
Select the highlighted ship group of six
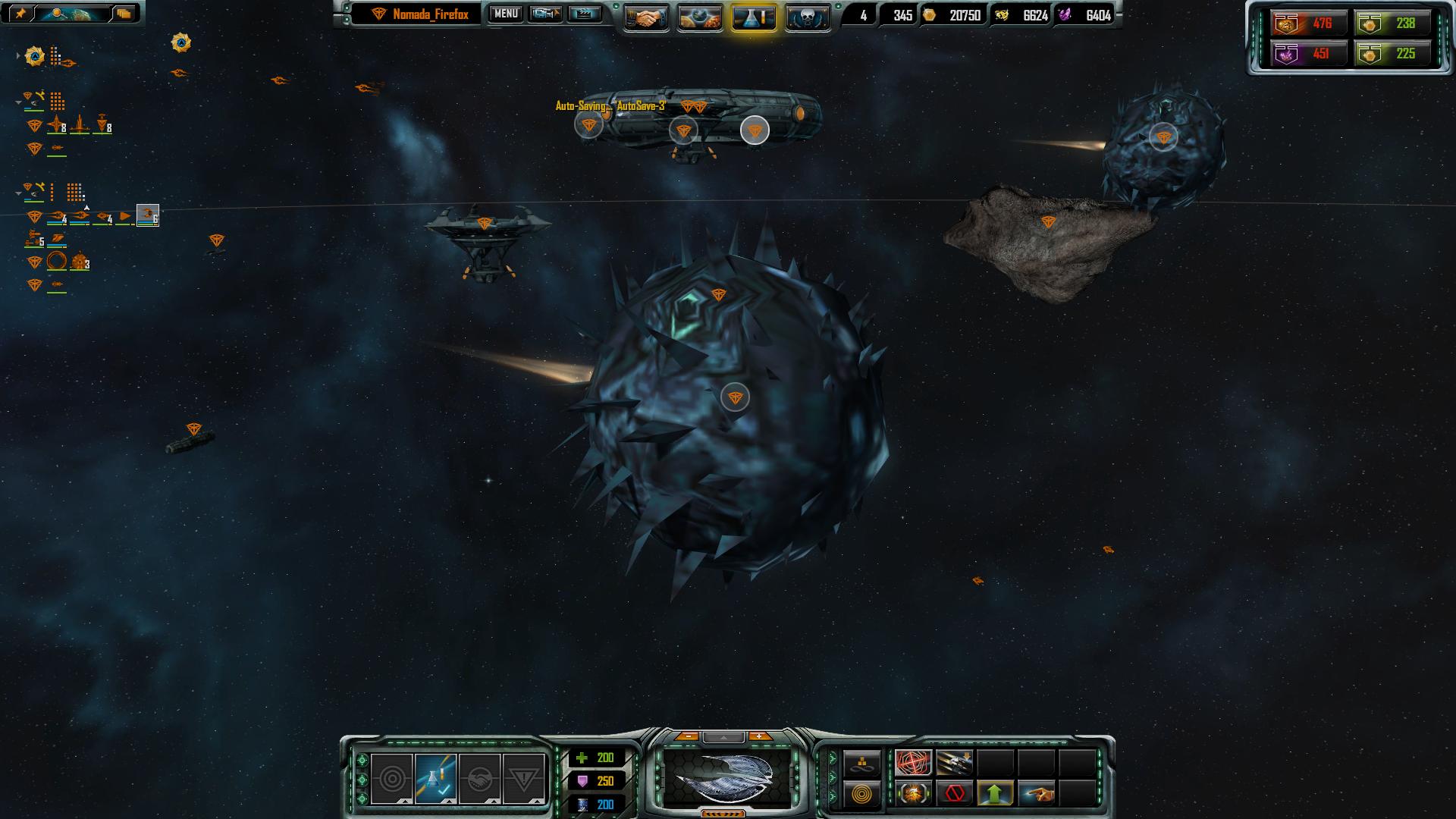[147, 217]
